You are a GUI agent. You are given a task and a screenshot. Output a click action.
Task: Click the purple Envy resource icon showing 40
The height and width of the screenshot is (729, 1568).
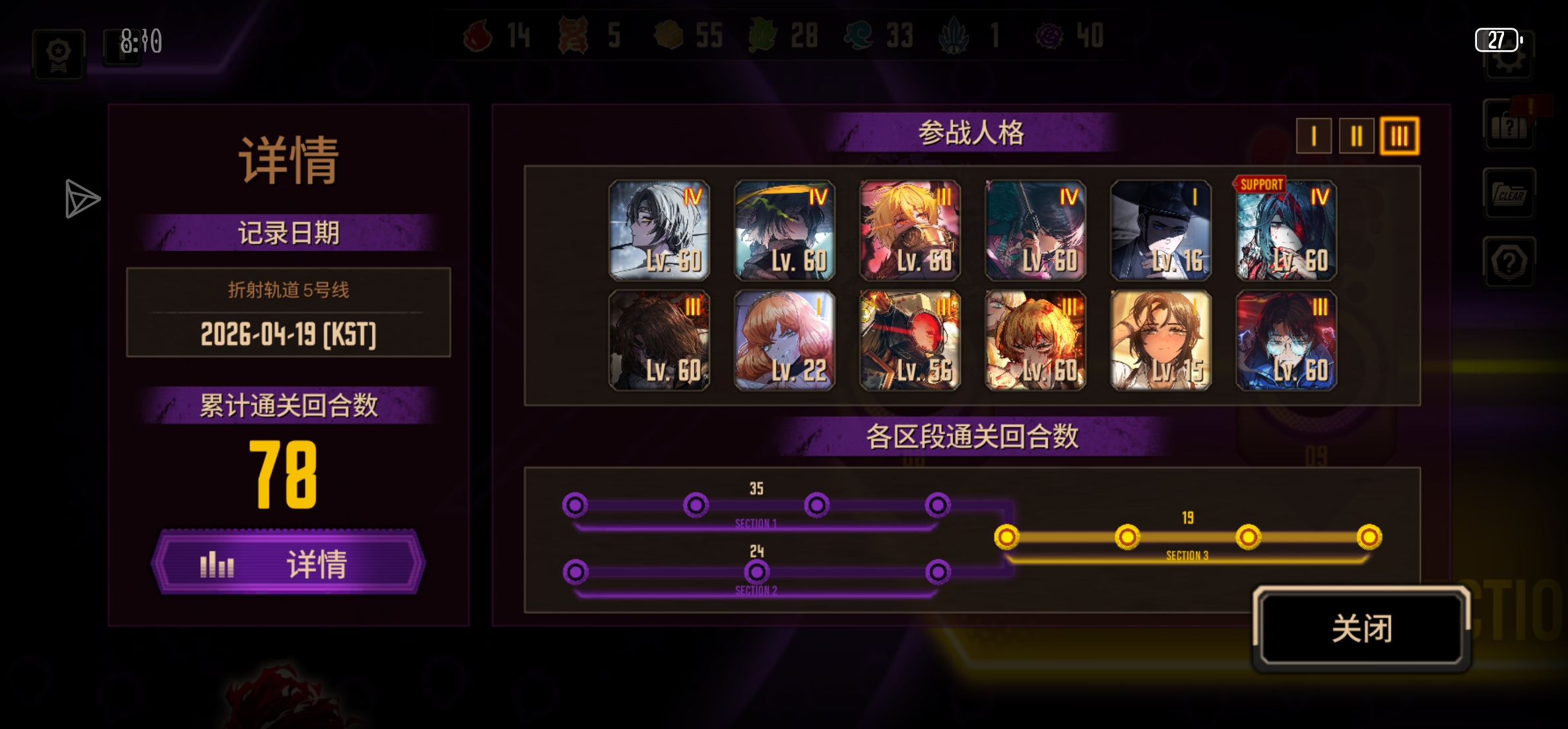1048,36
